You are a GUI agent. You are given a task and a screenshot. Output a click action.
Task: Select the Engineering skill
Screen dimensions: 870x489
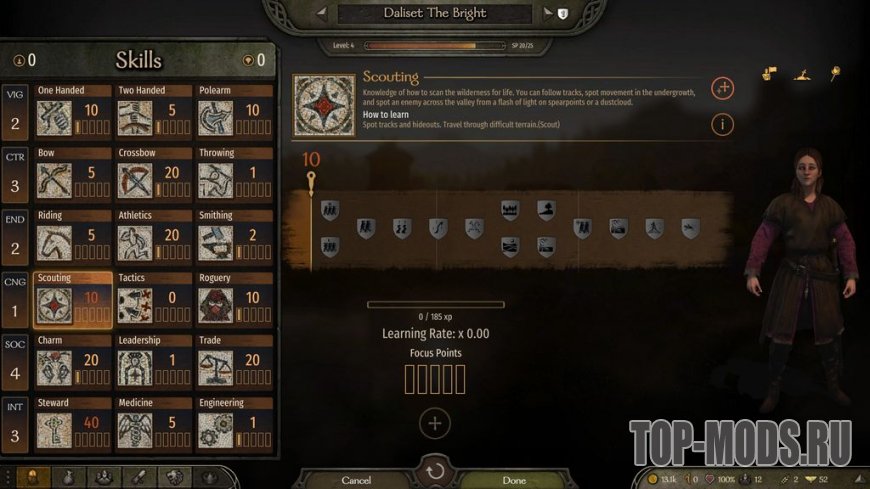pyautogui.click(x=233, y=424)
